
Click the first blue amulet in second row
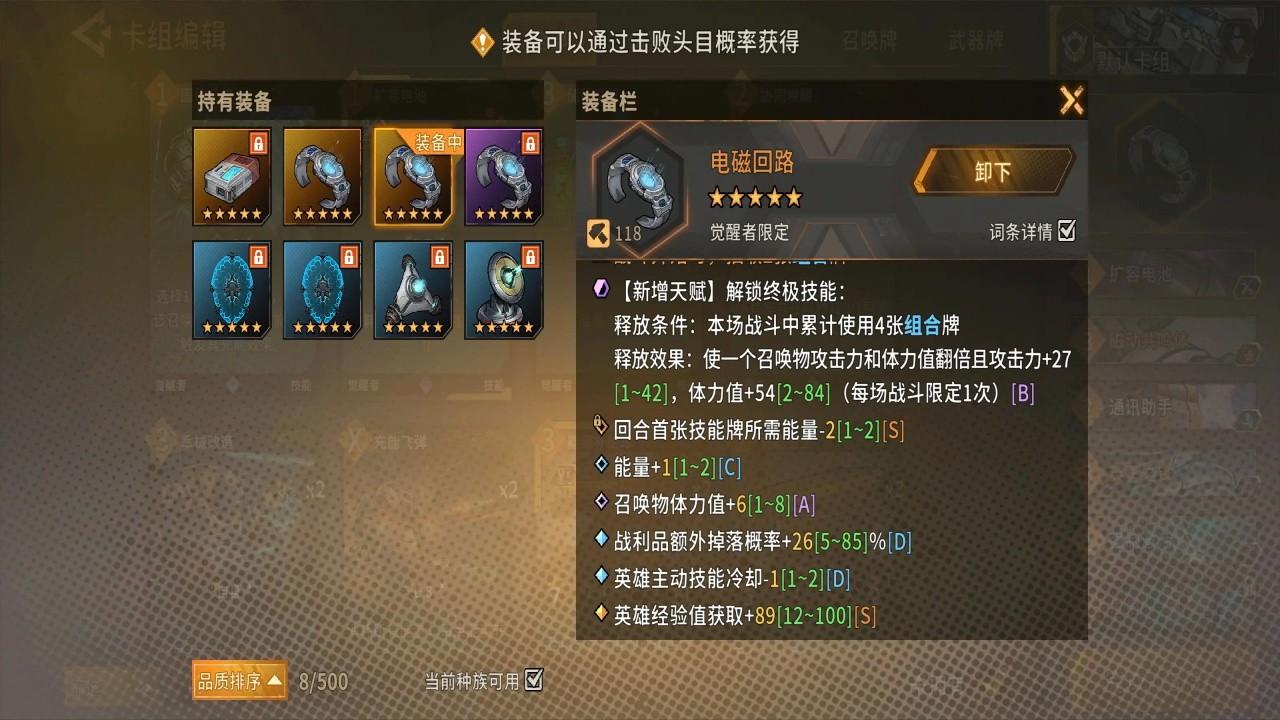[231, 291]
